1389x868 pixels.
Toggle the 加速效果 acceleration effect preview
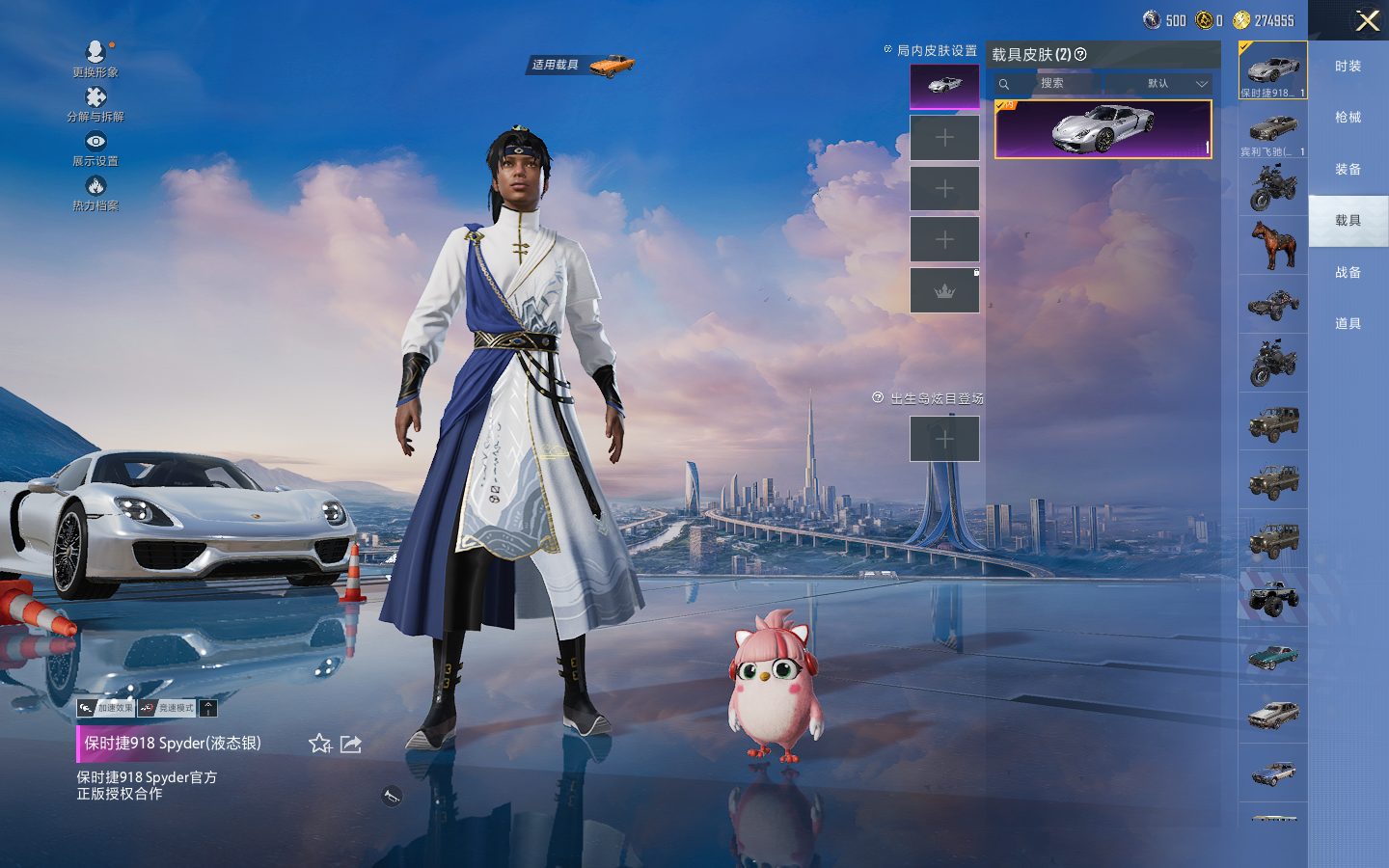point(106,708)
